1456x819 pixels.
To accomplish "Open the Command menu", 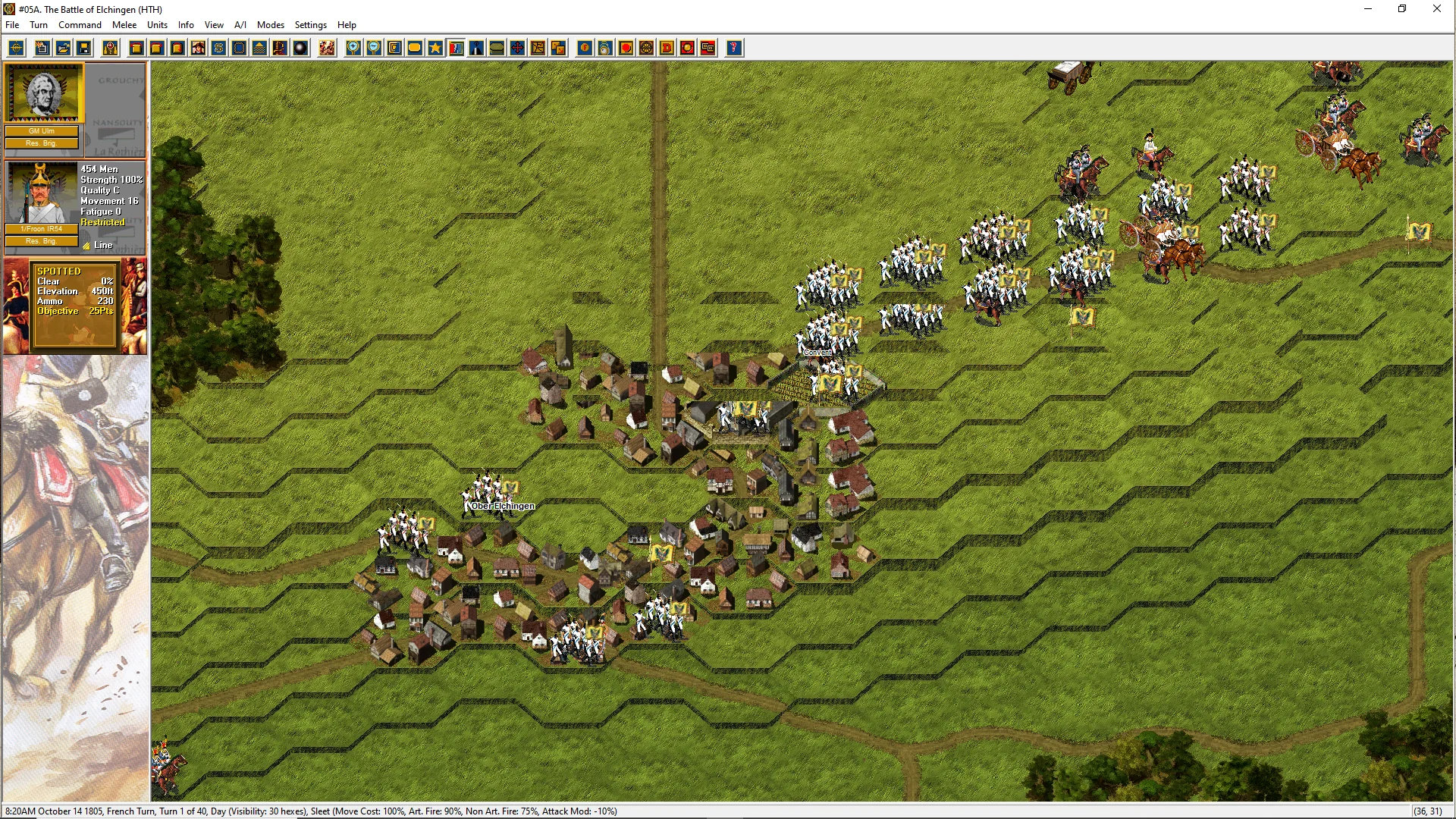I will 80,25.
